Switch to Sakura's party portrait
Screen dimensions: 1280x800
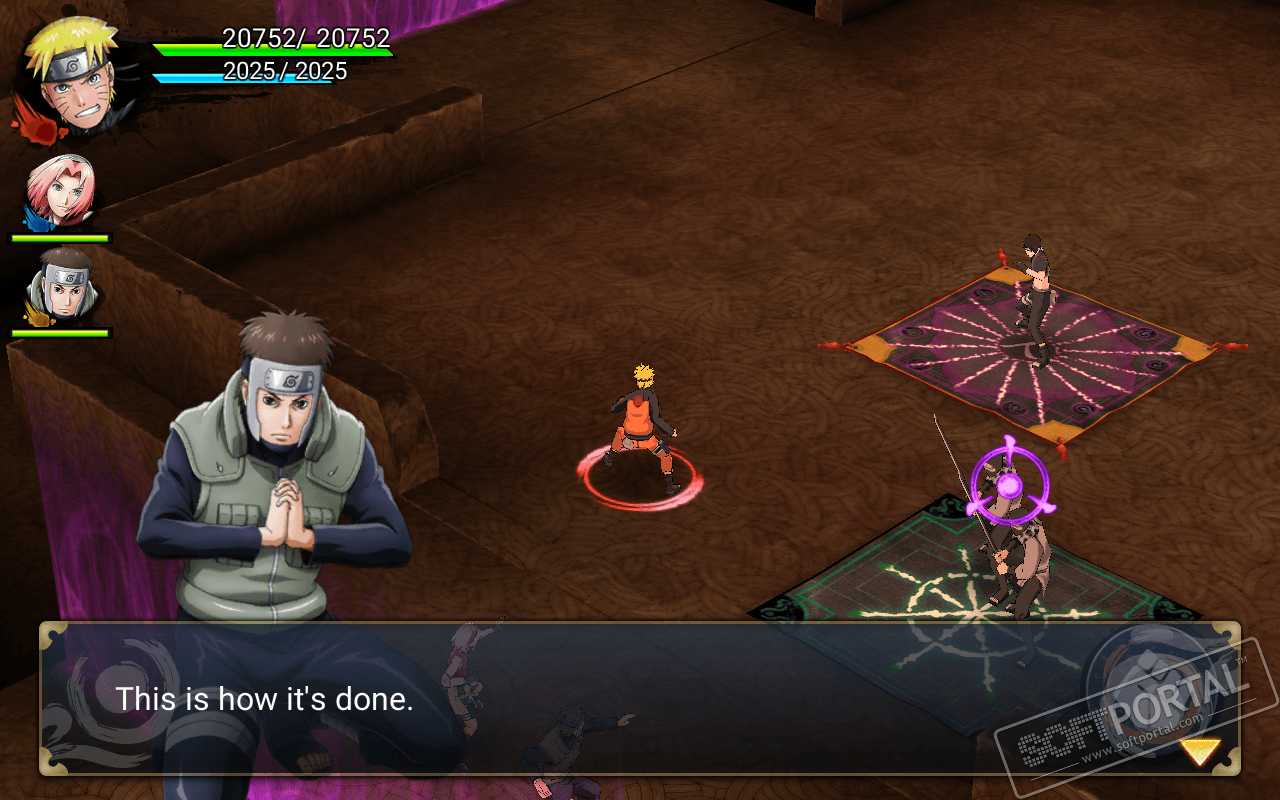pyautogui.click(x=62, y=192)
